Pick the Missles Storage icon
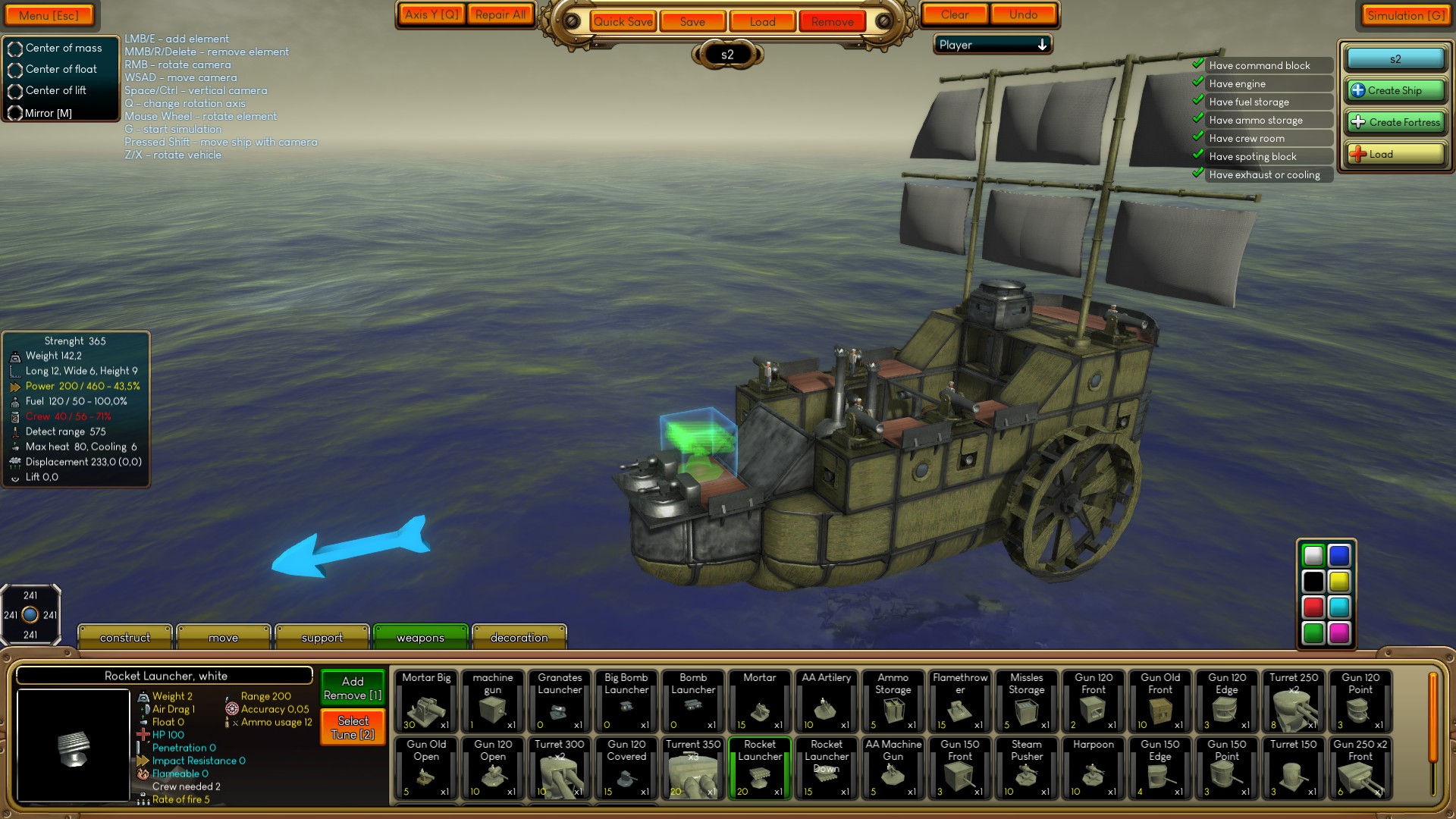This screenshot has height=819, width=1456. [1026, 701]
